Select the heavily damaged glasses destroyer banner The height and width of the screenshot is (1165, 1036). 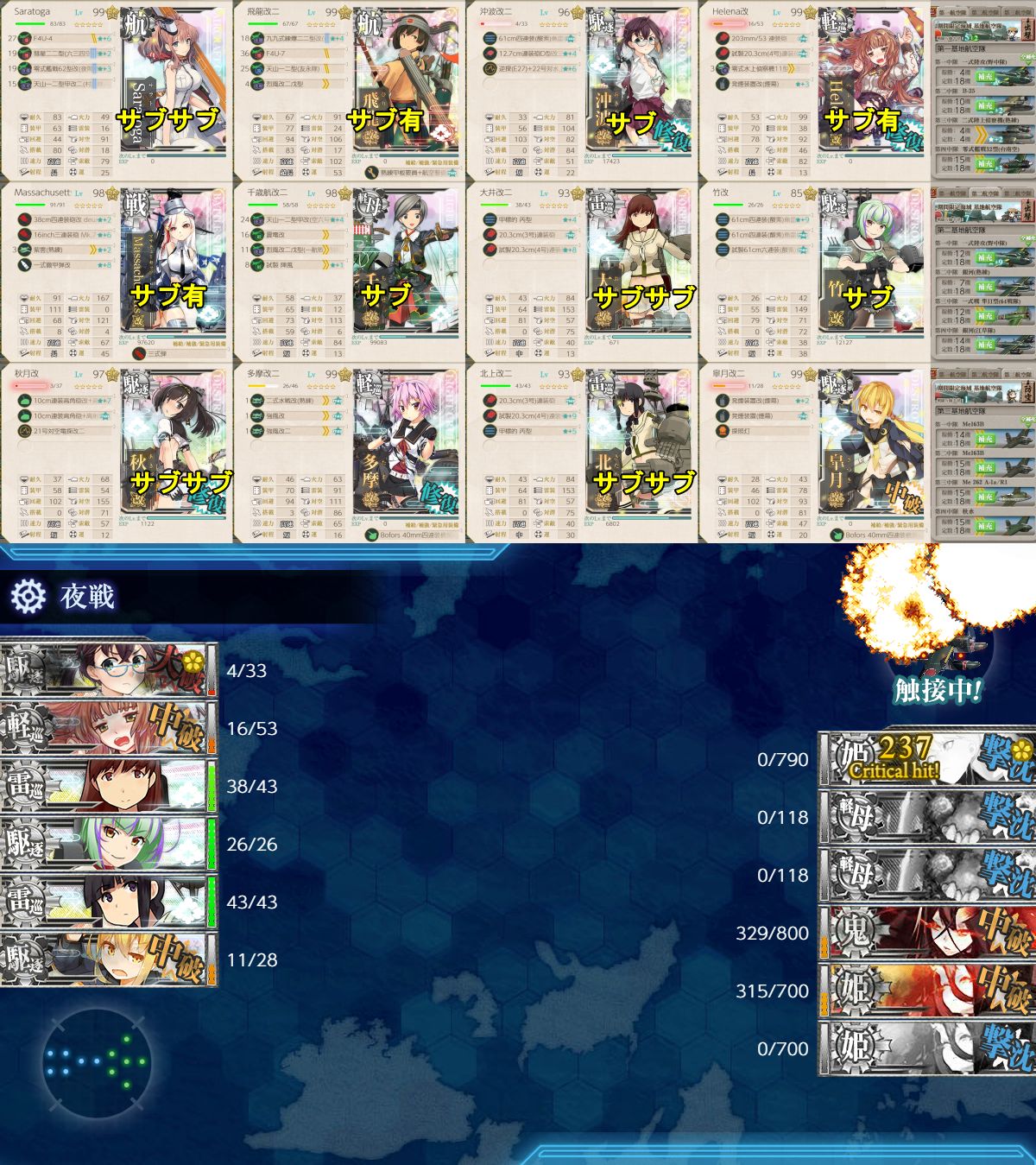(108, 670)
